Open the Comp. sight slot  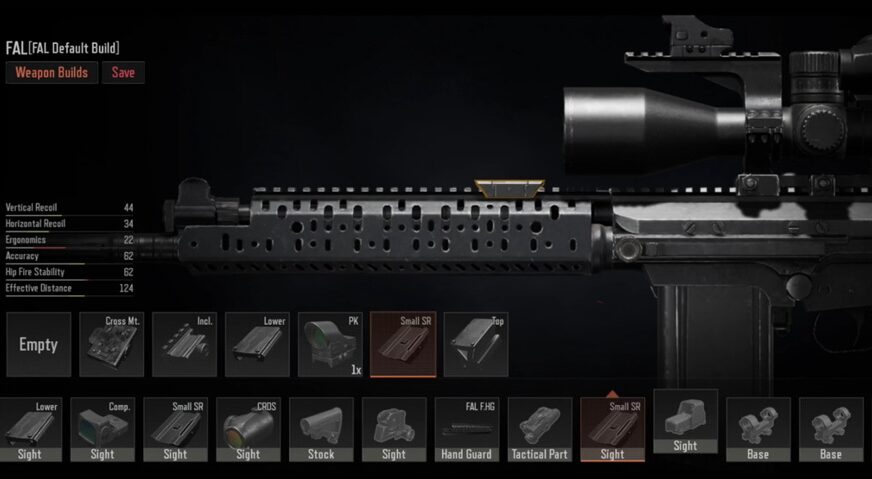tap(103, 430)
